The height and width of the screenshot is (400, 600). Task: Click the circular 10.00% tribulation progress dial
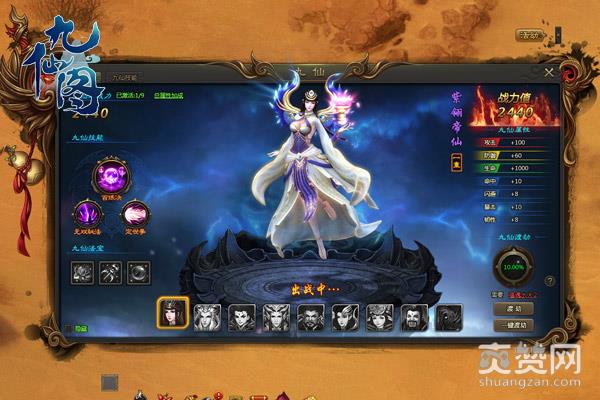pos(513,267)
